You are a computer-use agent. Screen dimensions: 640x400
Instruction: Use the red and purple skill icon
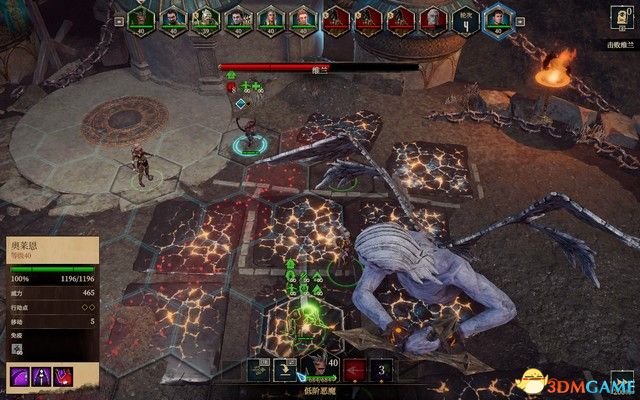click(x=65, y=376)
